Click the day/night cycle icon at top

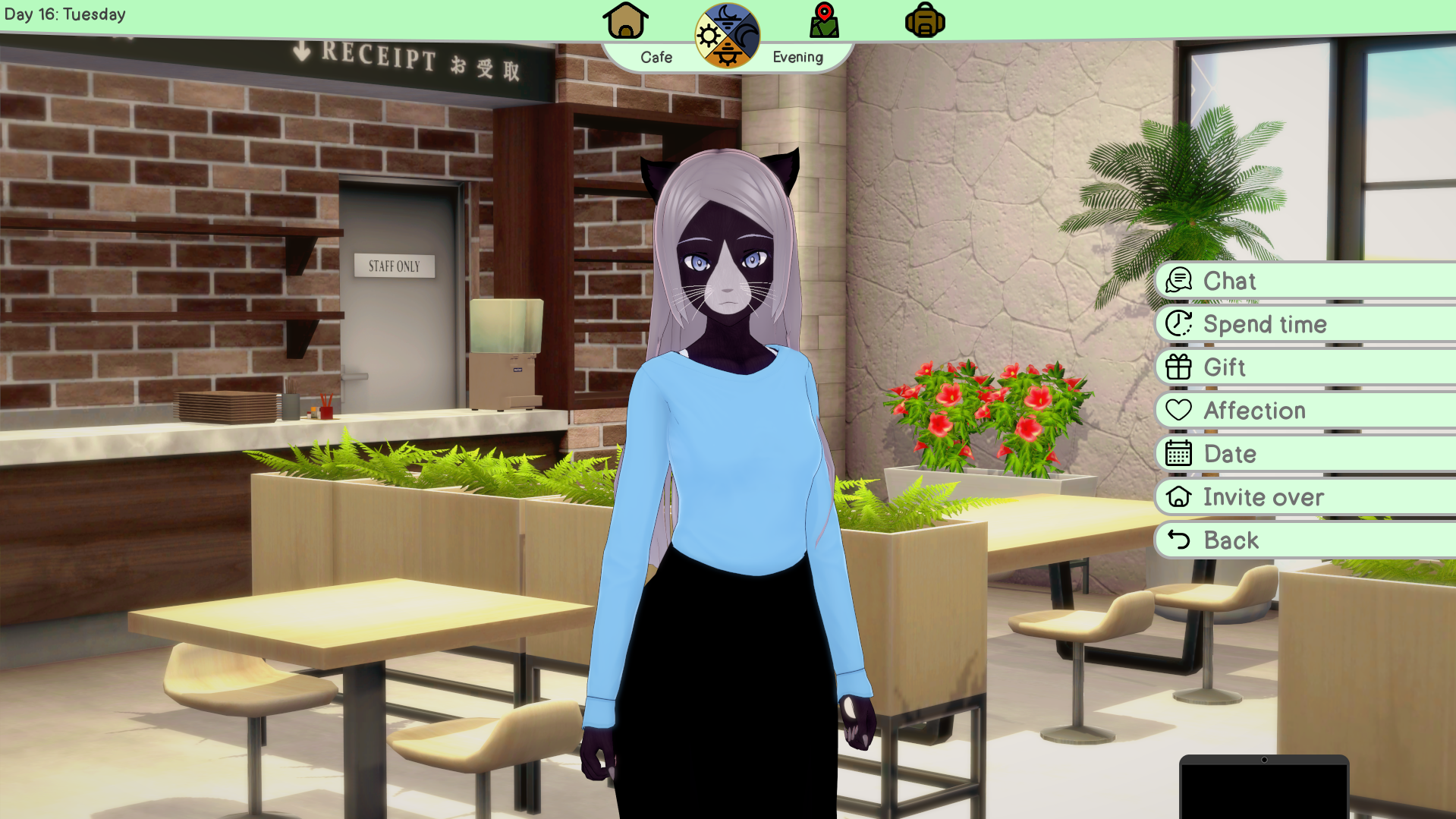click(726, 33)
